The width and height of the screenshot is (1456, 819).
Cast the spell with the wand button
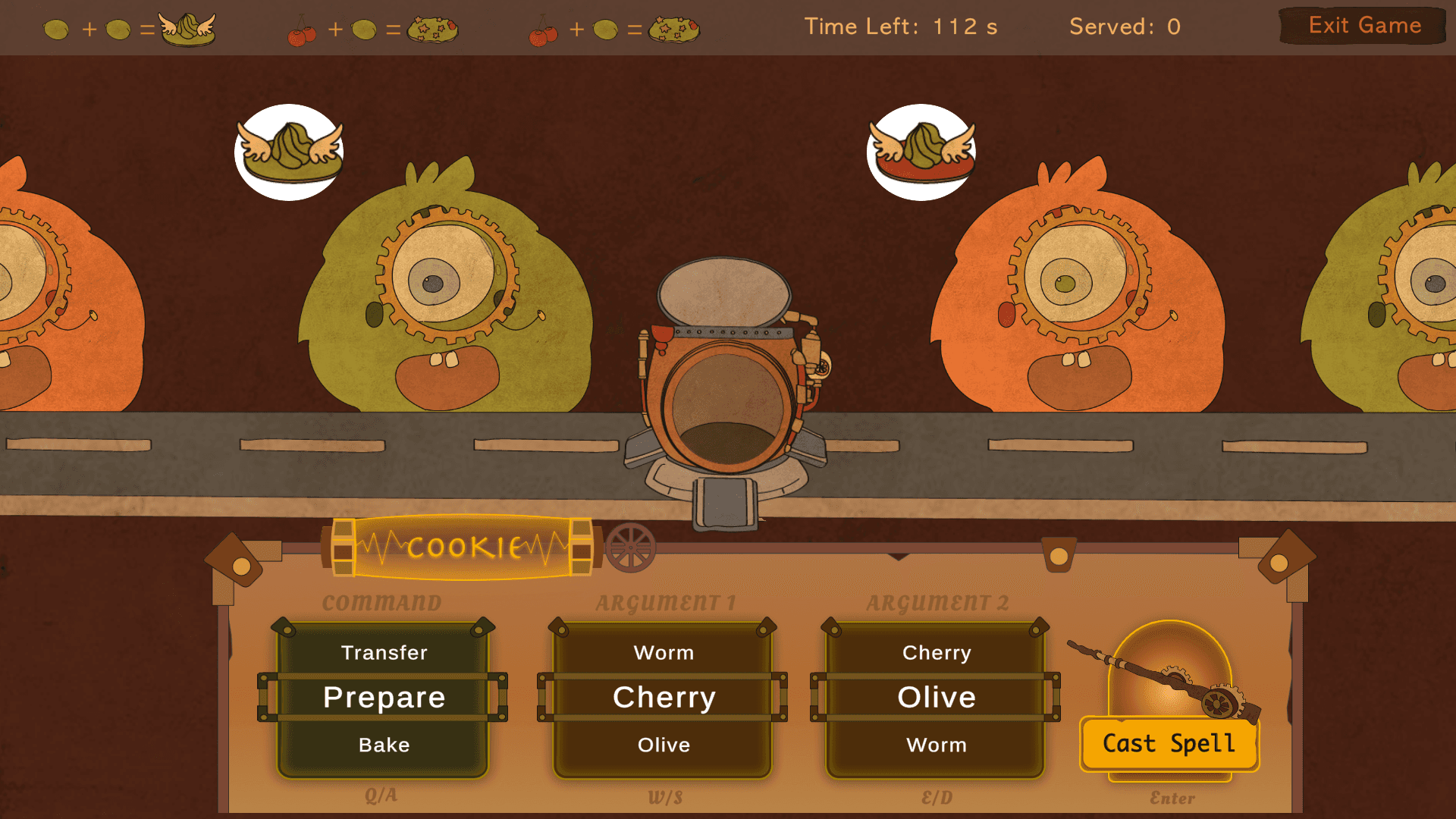tap(1169, 743)
